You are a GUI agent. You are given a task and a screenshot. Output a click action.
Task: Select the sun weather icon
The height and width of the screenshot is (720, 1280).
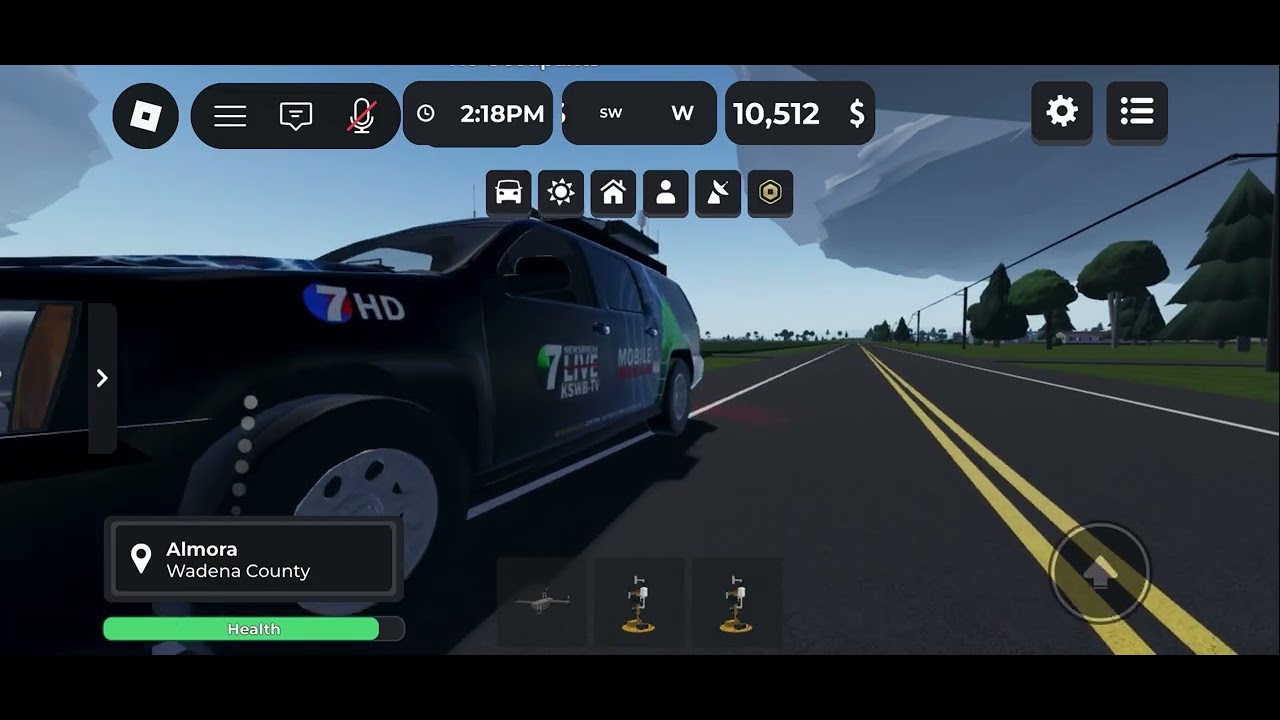coord(561,192)
